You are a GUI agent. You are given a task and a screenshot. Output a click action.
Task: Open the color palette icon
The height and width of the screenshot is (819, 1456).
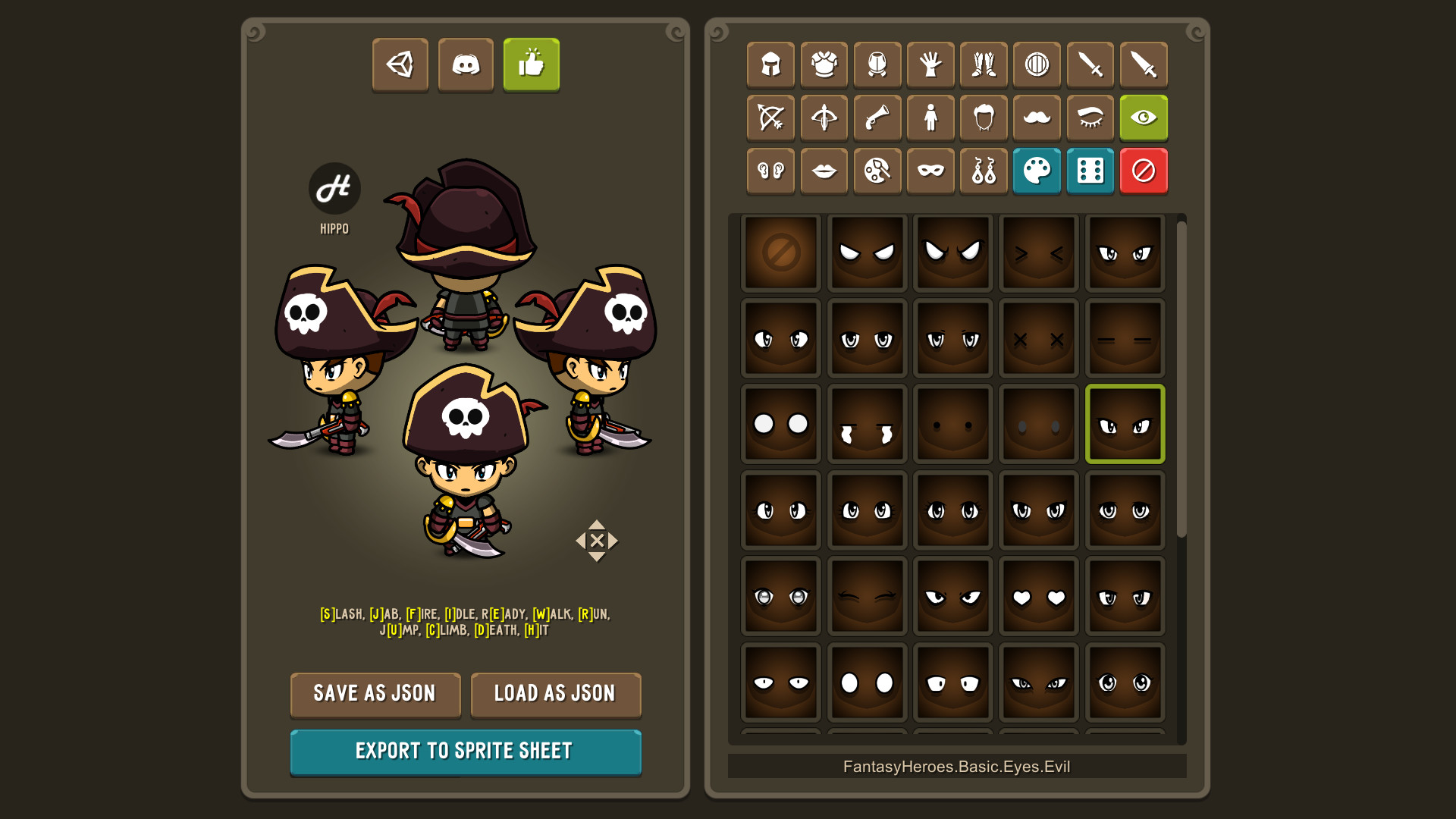coord(1037,171)
